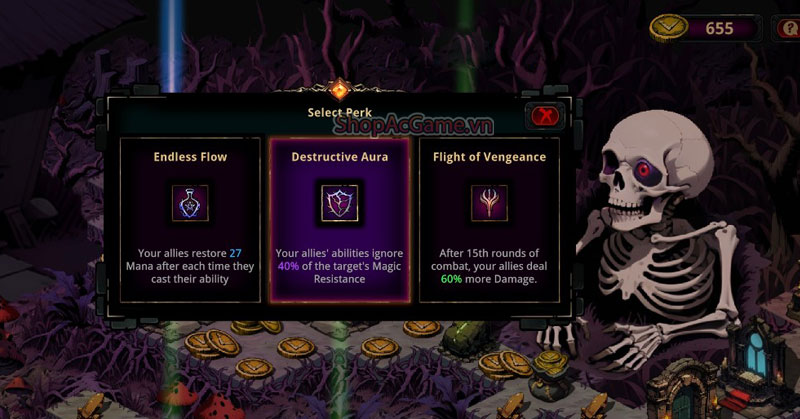Select the Destructive Aura perk card
This screenshot has width=800, height=419.
(x=339, y=219)
